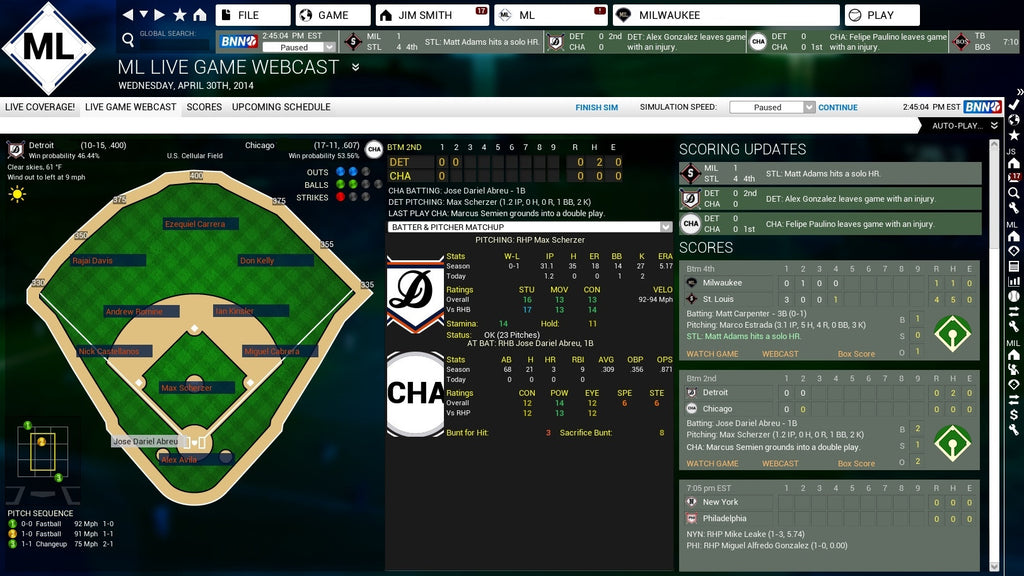The height and width of the screenshot is (576, 1024).
Task: Click the favorites star in top navigation
Action: click(x=180, y=15)
